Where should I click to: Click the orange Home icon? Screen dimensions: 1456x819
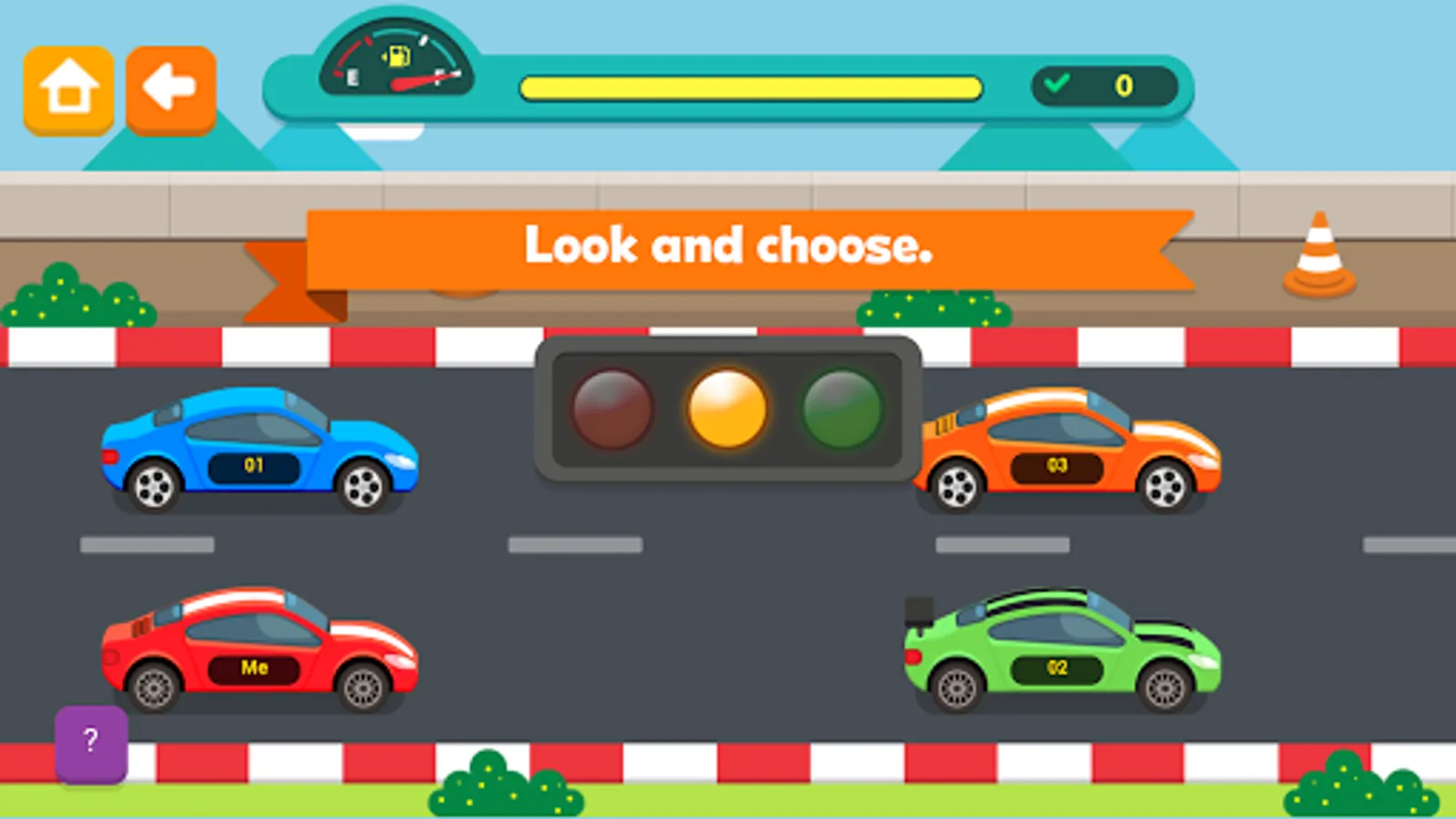point(67,87)
